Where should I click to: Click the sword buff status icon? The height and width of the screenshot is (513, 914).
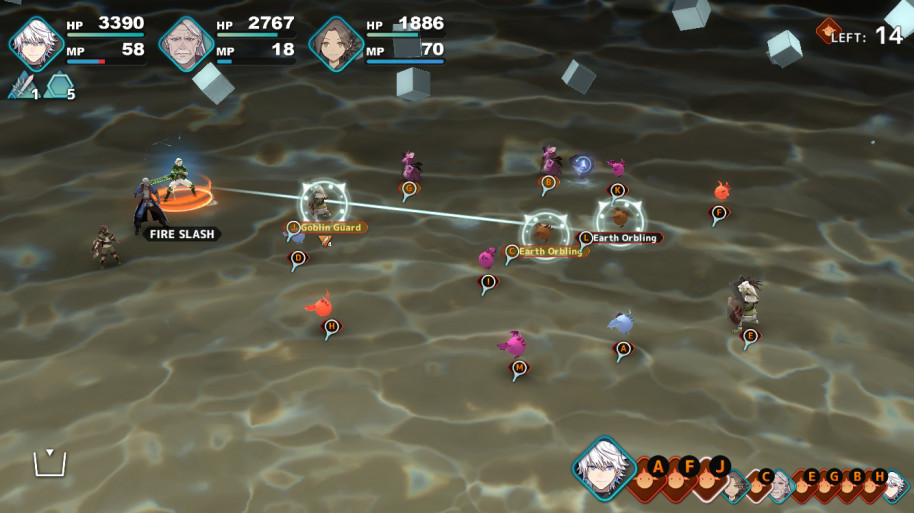click(21, 88)
